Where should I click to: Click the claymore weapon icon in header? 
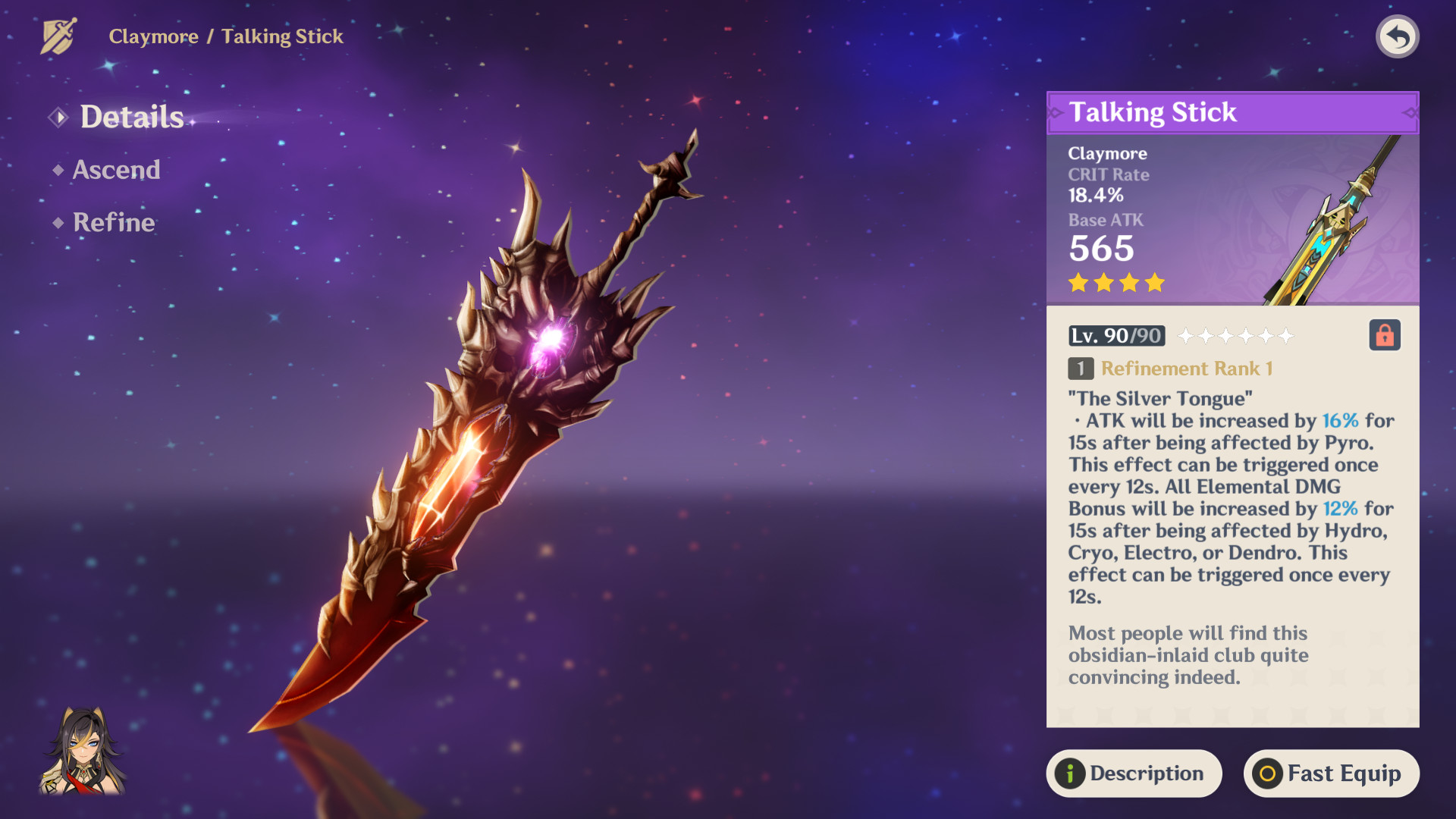point(59,36)
